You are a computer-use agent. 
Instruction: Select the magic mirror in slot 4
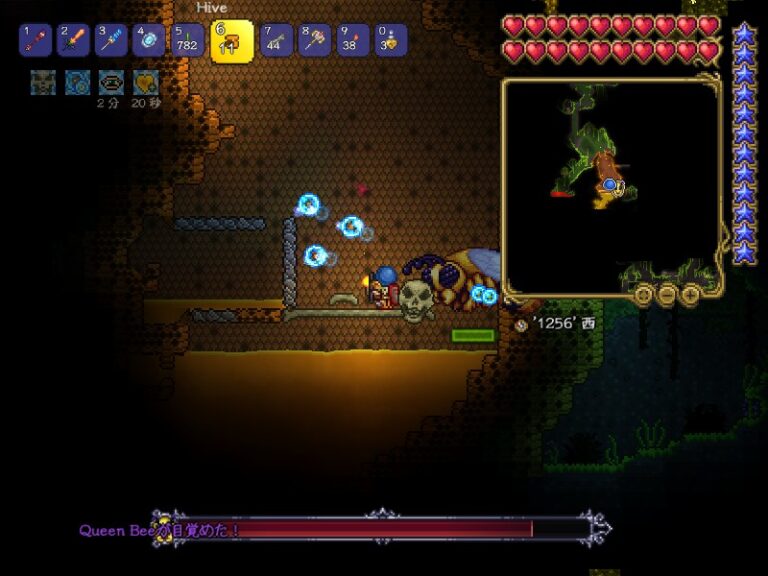click(x=149, y=40)
